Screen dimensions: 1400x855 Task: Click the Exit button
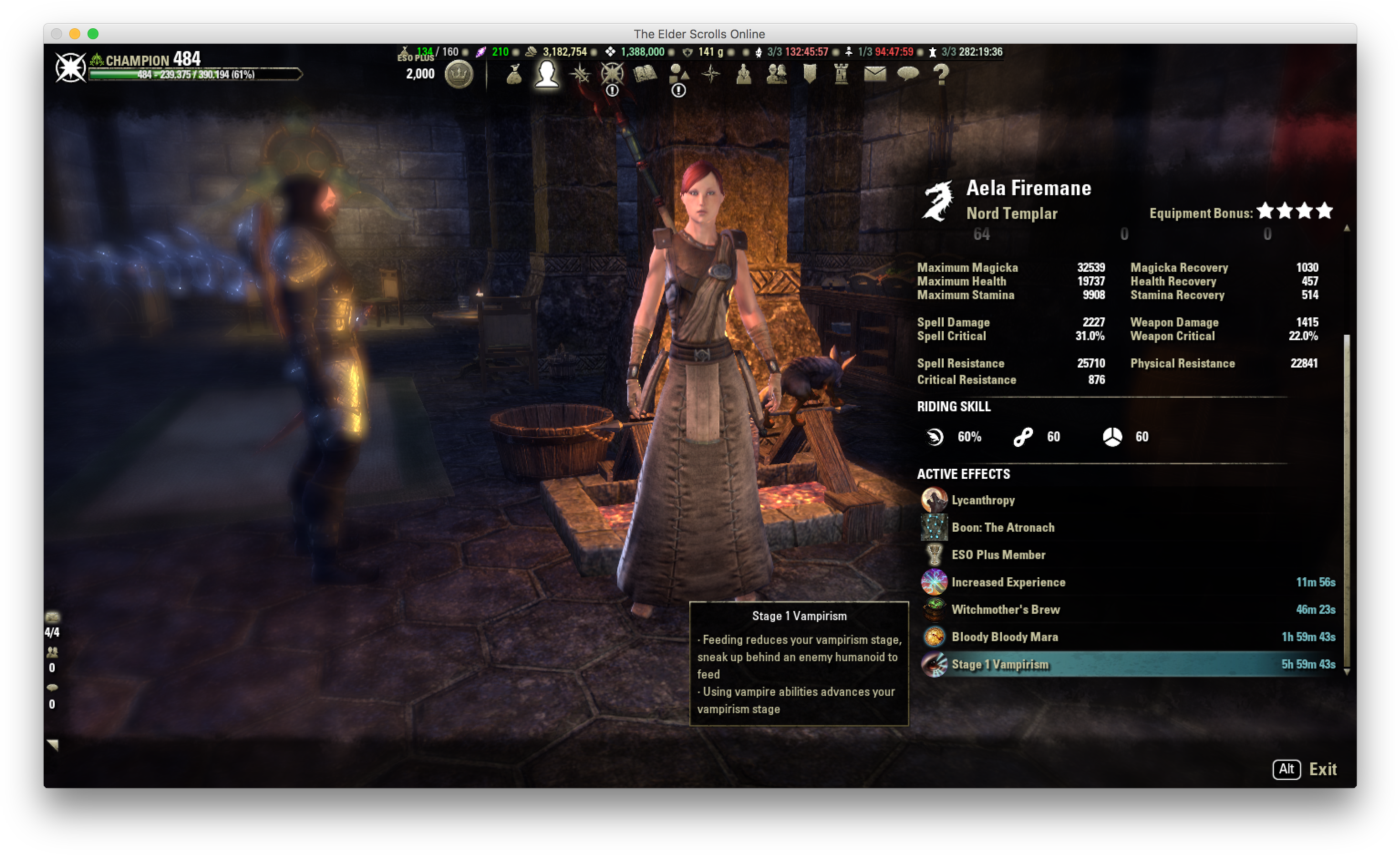tap(1322, 769)
